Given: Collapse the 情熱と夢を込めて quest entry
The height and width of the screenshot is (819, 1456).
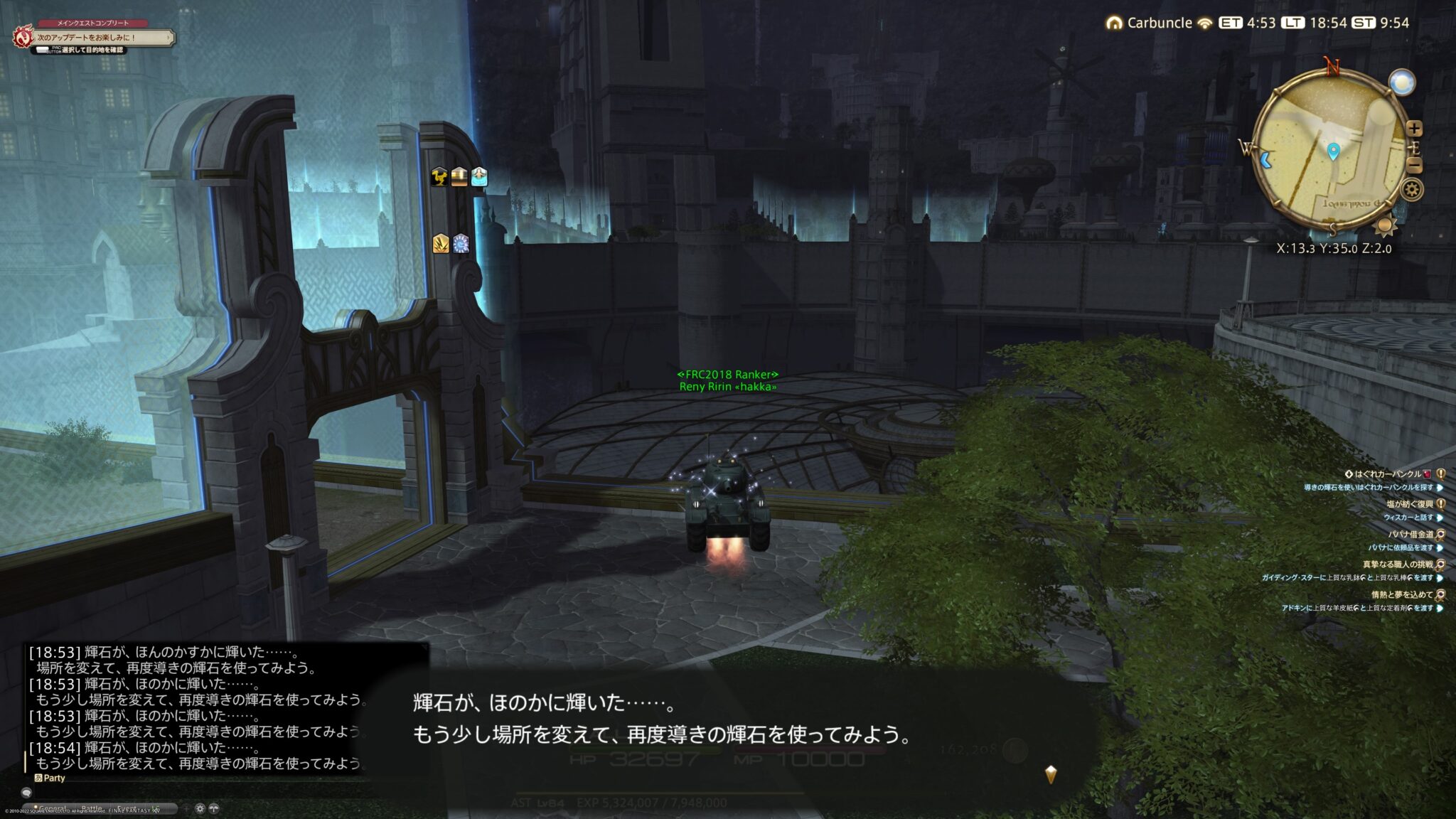Looking at the screenshot, I should 1441,596.
